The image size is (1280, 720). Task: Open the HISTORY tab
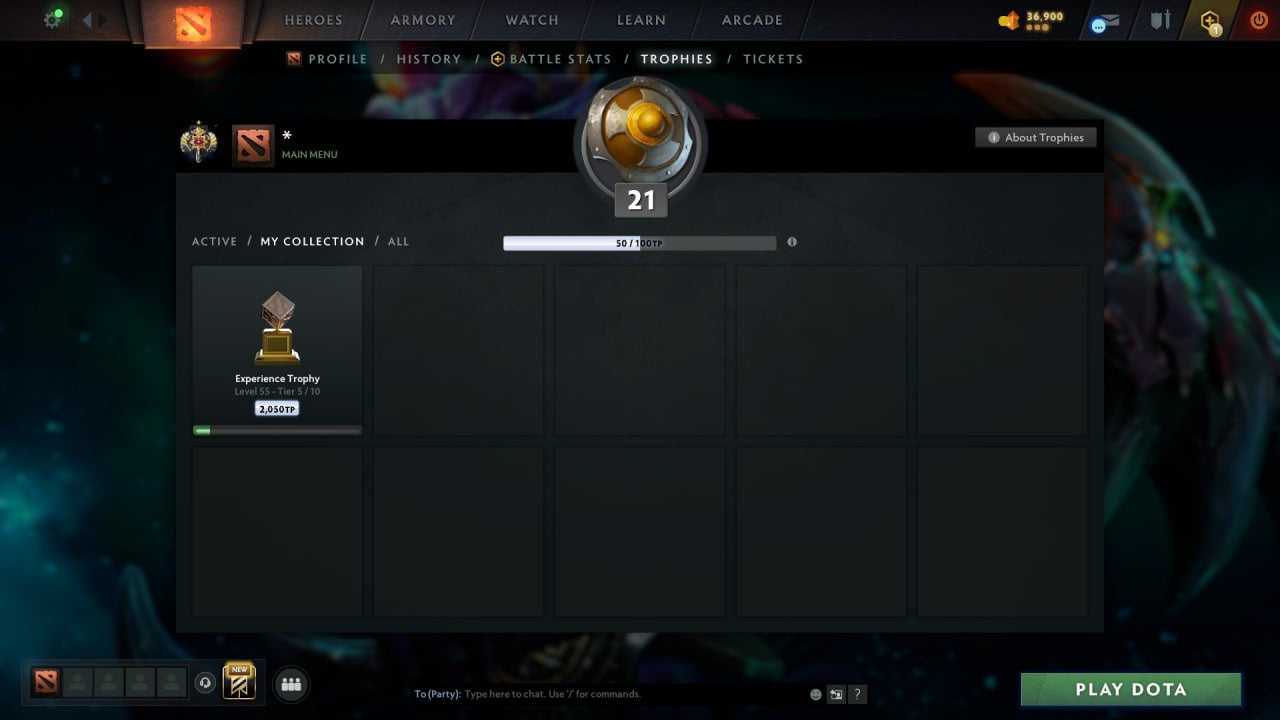(x=429, y=59)
